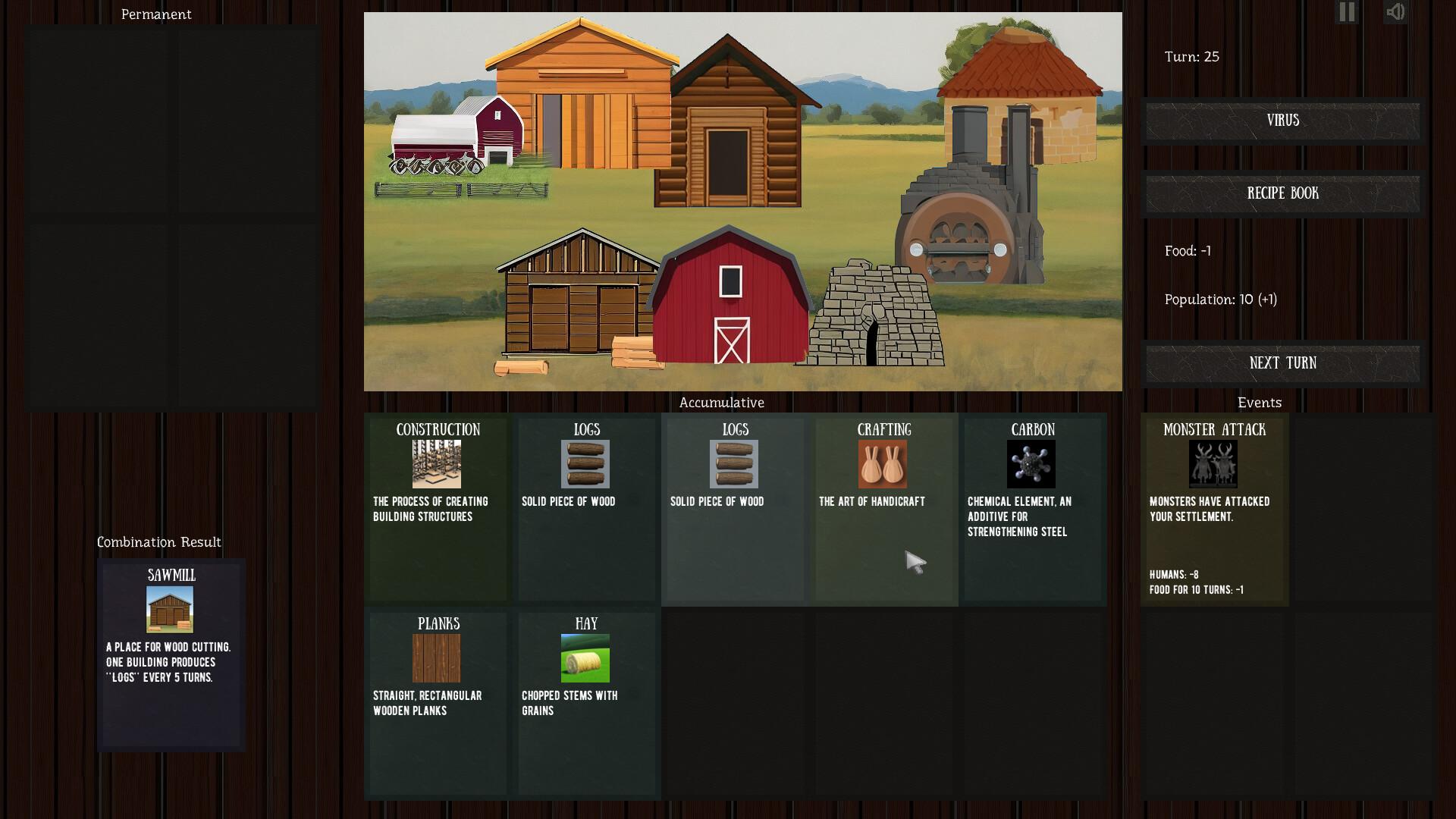
Task: Select the Hay bale icon
Action: click(x=586, y=658)
